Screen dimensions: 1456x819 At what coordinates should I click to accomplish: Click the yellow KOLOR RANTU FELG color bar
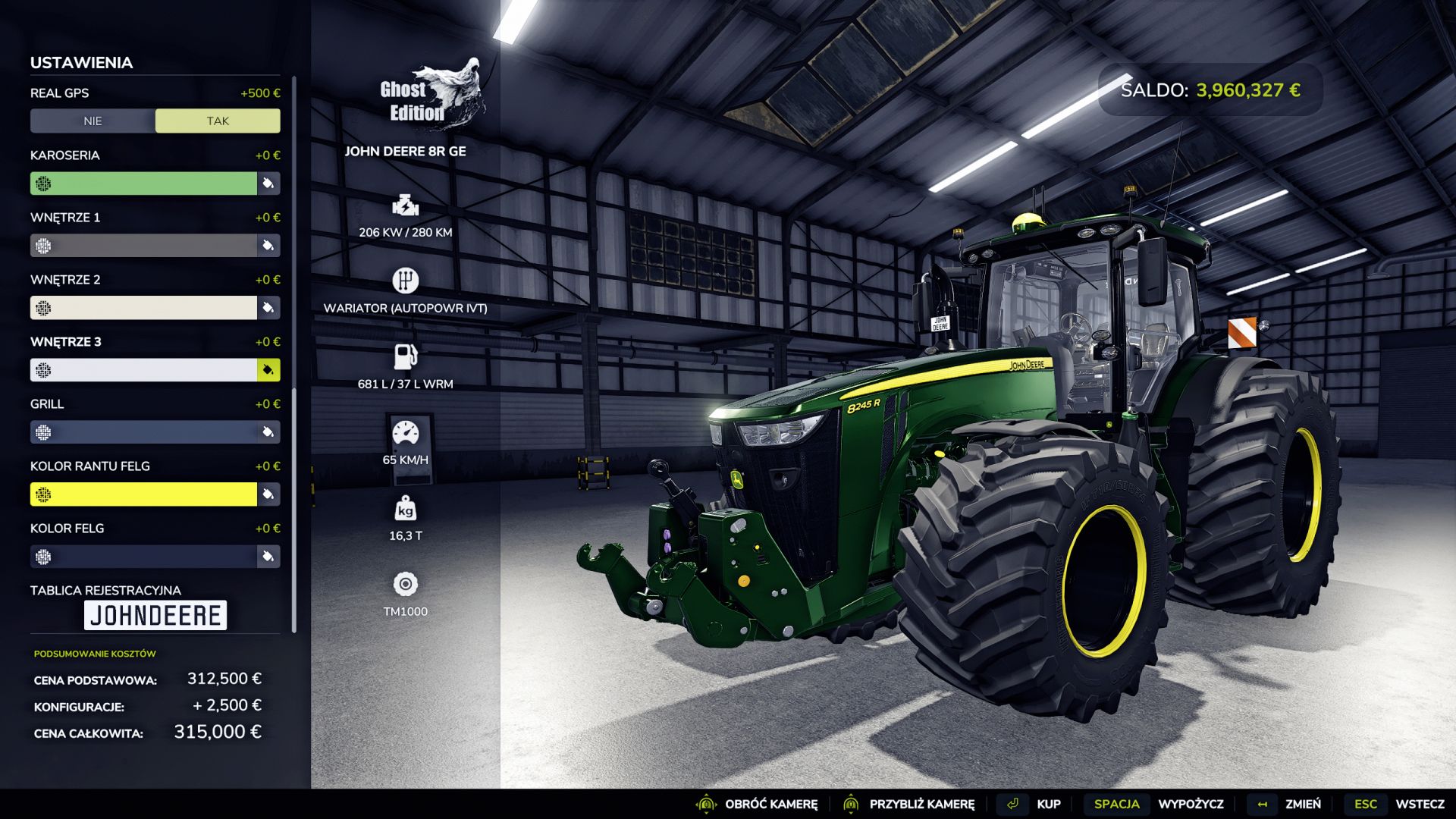144,494
